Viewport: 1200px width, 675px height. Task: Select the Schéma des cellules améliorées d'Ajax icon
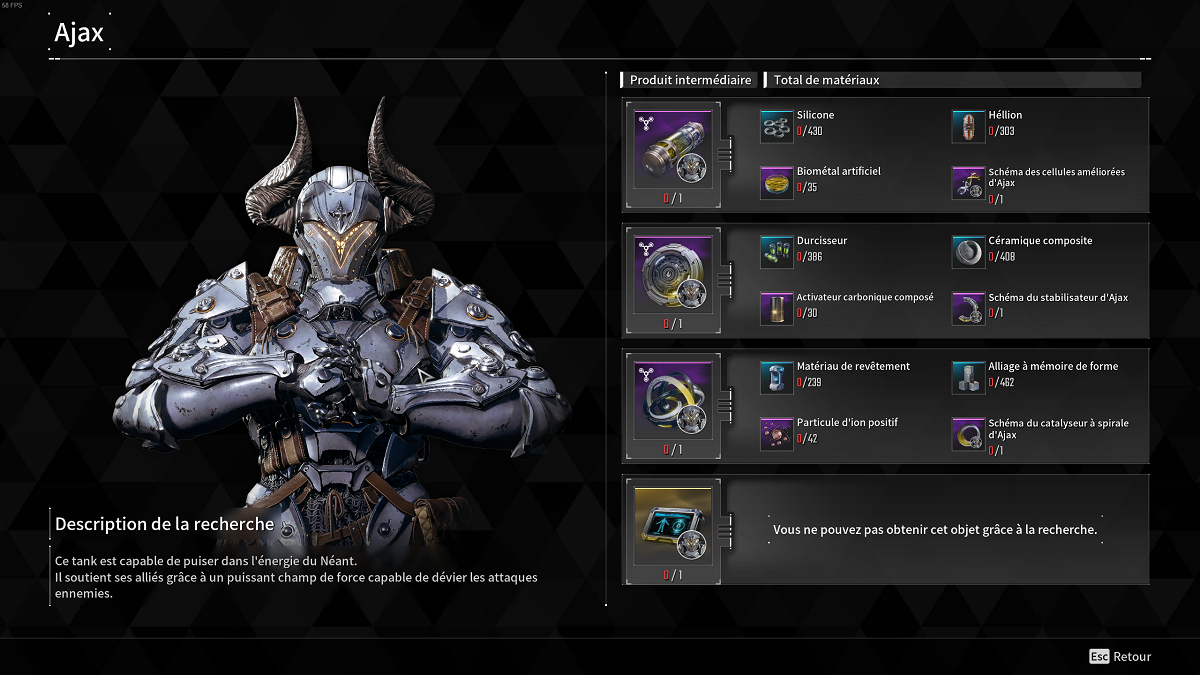click(968, 183)
